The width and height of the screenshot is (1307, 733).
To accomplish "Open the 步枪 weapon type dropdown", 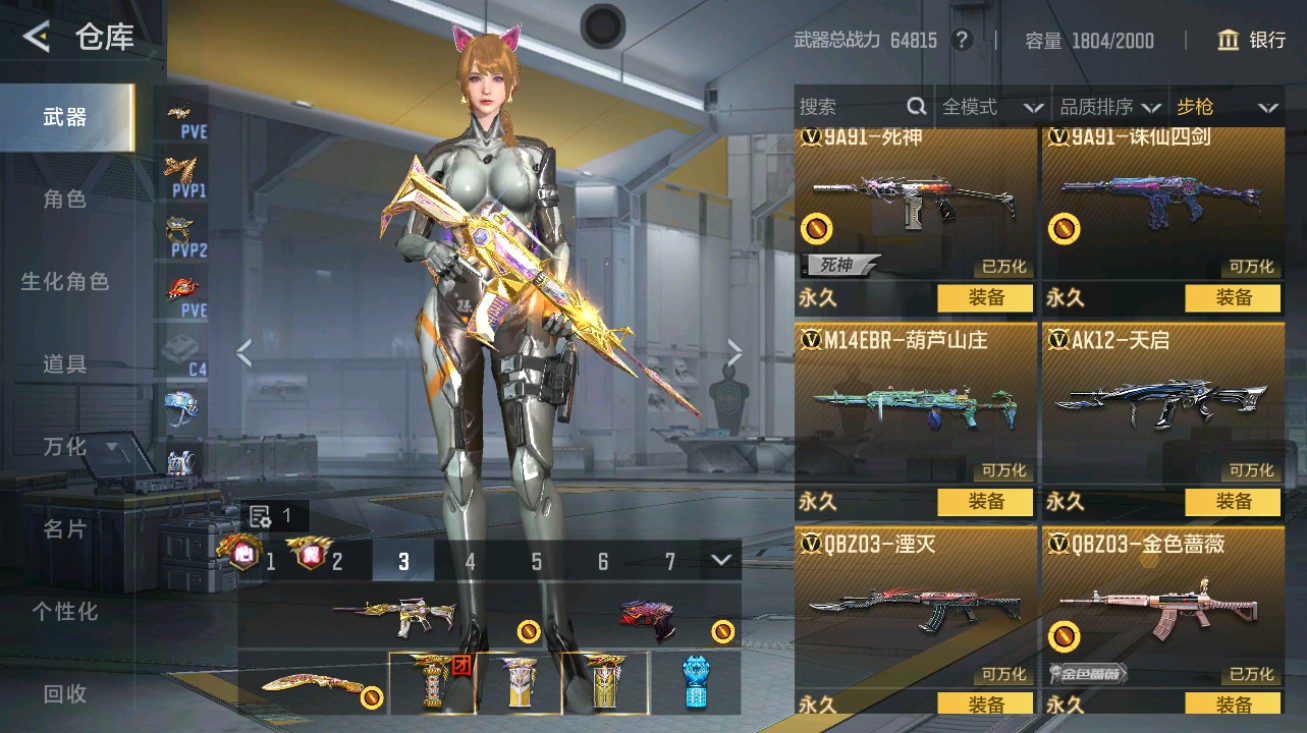I will point(1227,107).
